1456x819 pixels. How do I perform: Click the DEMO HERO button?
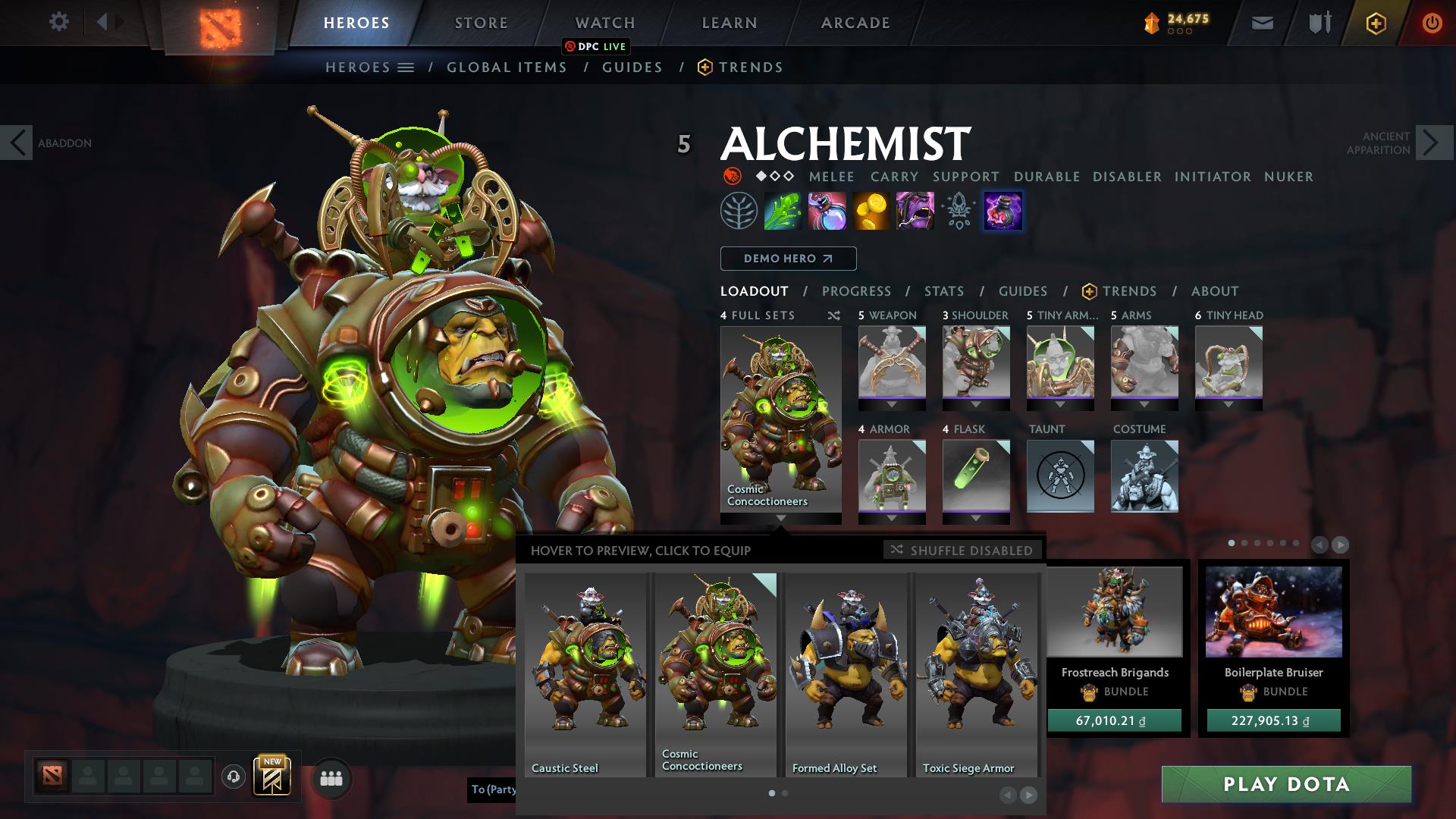[787, 258]
